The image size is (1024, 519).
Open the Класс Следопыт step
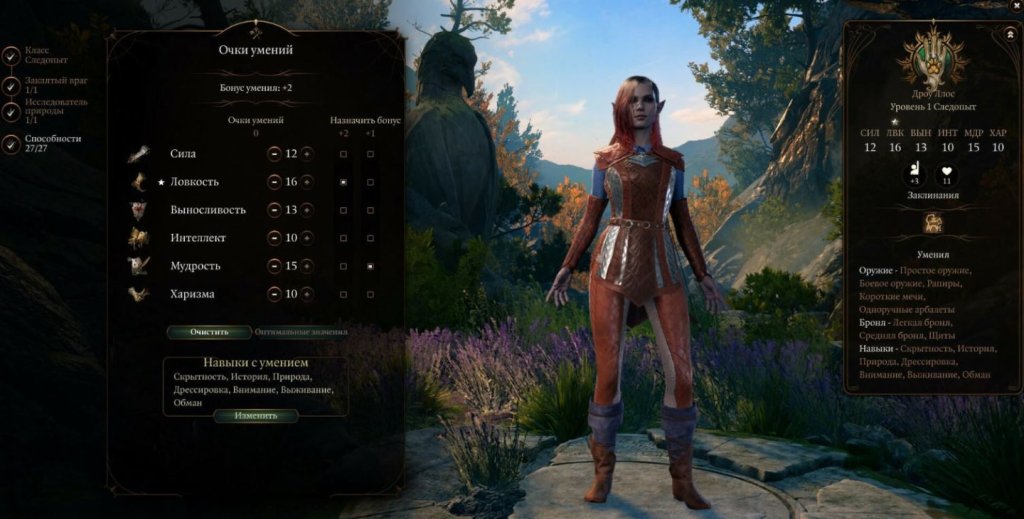click(x=44, y=54)
